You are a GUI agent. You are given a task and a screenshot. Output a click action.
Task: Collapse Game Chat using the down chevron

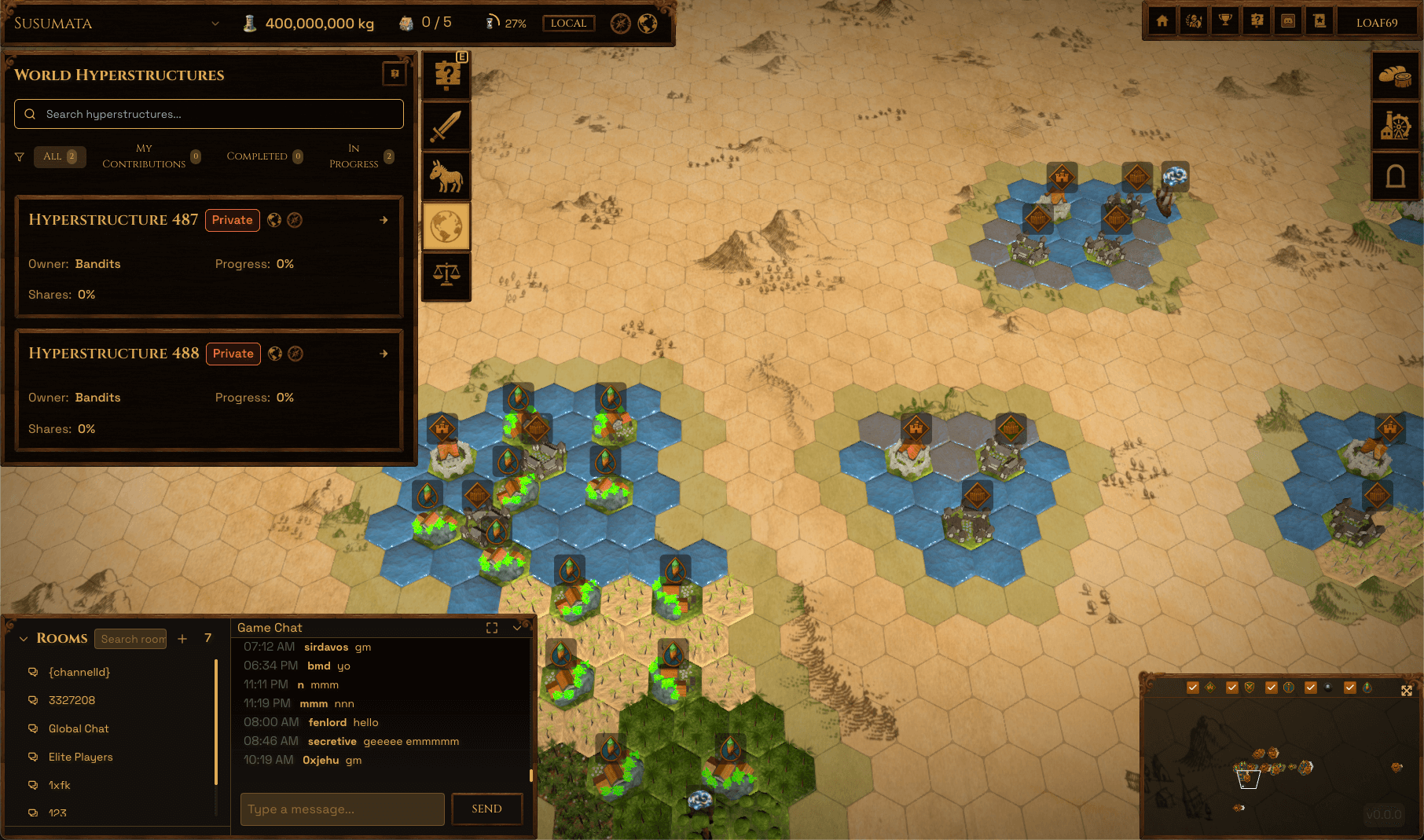(517, 628)
